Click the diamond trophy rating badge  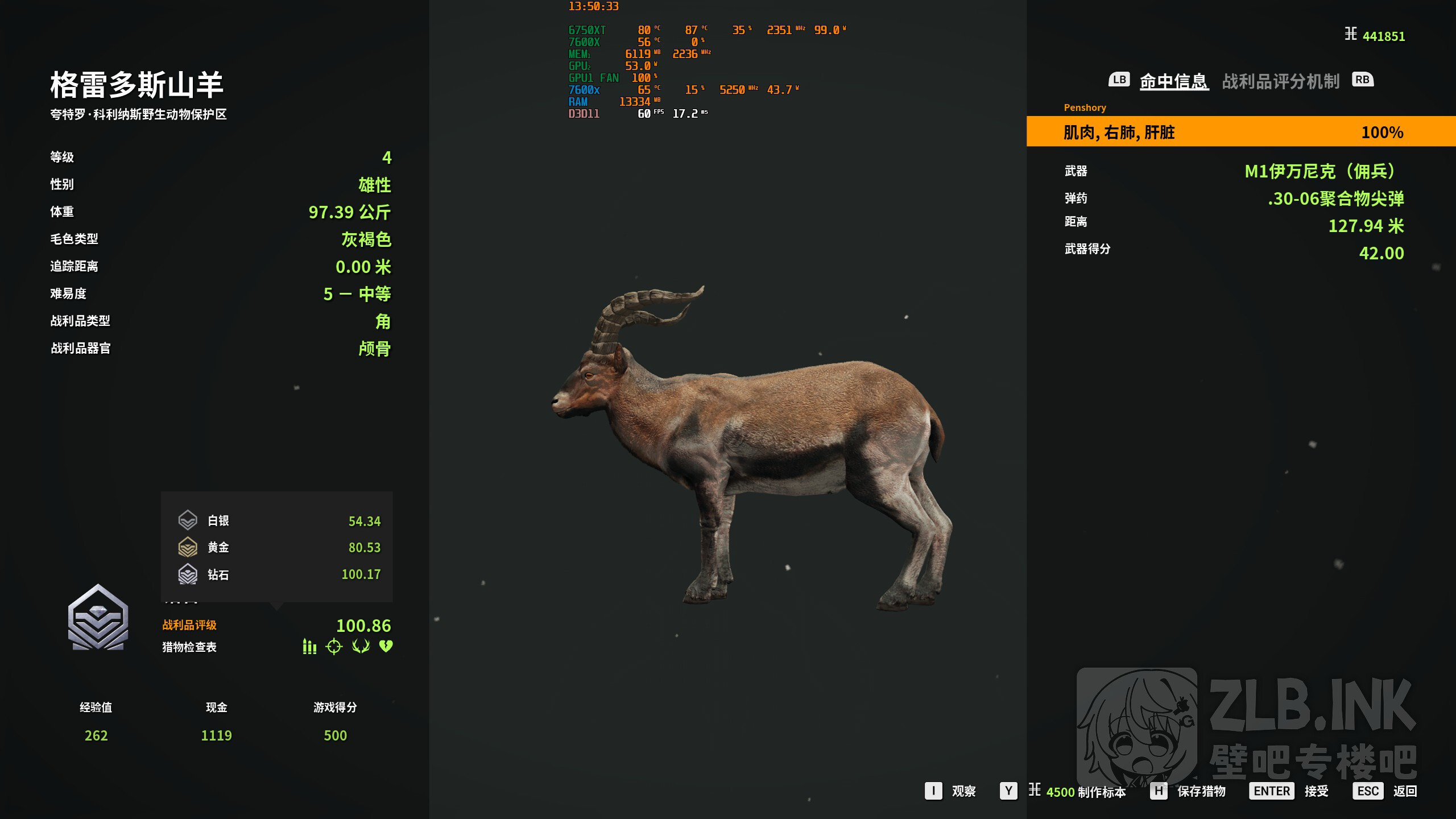click(x=98, y=618)
